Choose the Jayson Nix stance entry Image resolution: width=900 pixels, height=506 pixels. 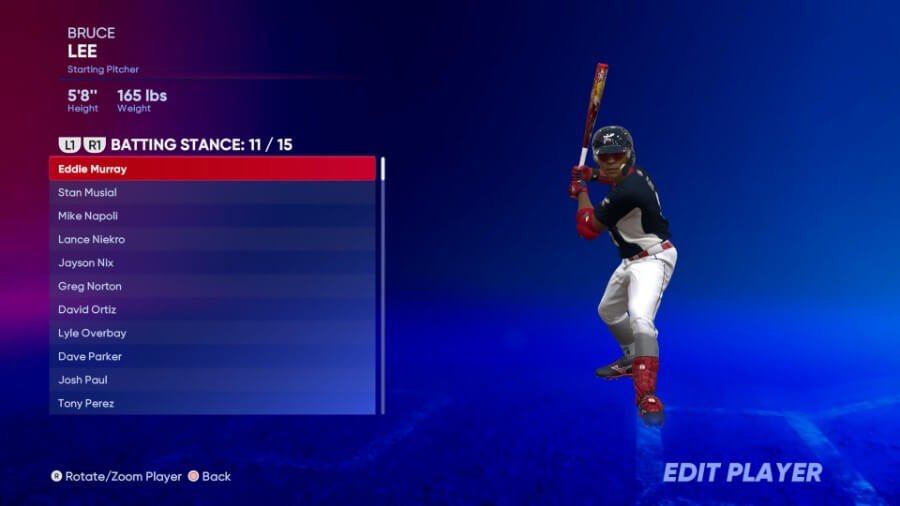point(212,263)
